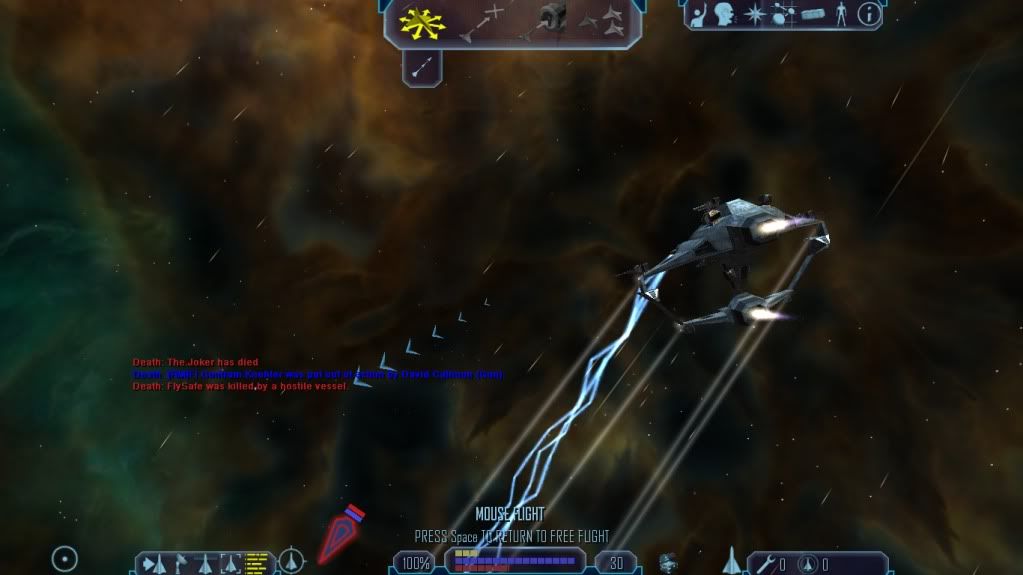The height and width of the screenshot is (575, 1023).
Task: Click the cruise arrow tab below maneuvers
Action: (x=422, y=66)
